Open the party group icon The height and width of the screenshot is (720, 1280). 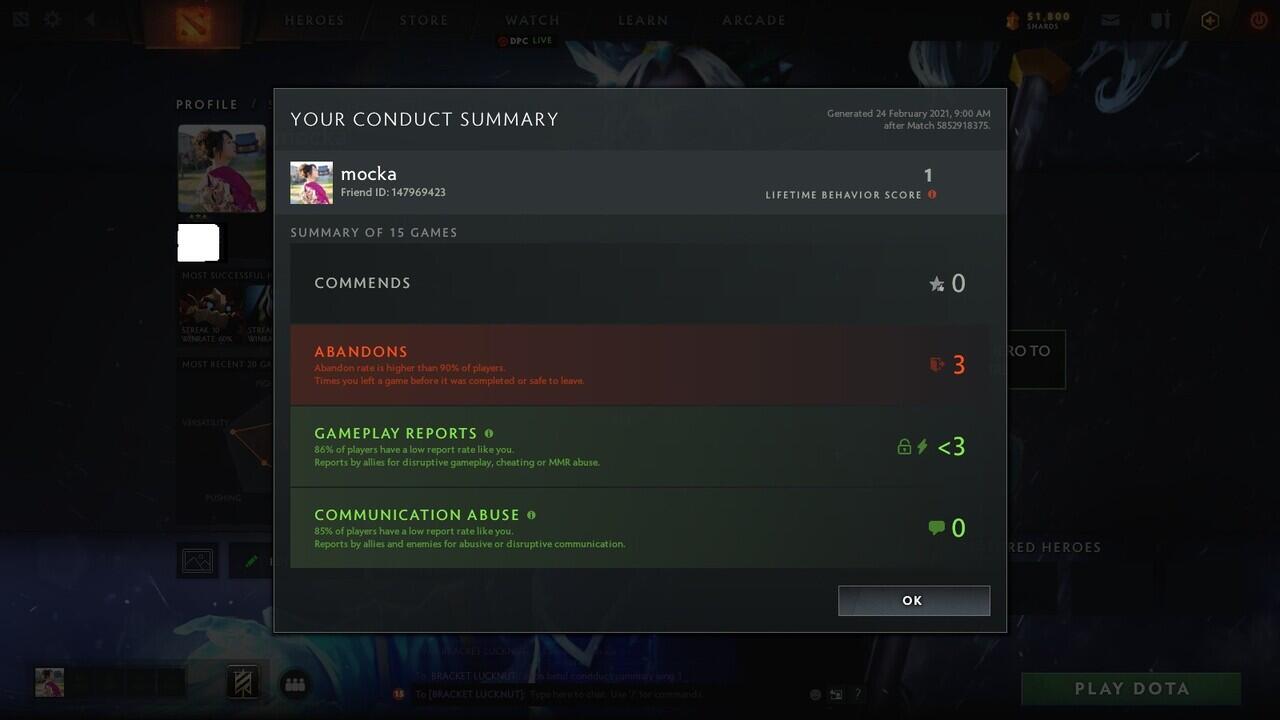294,685
